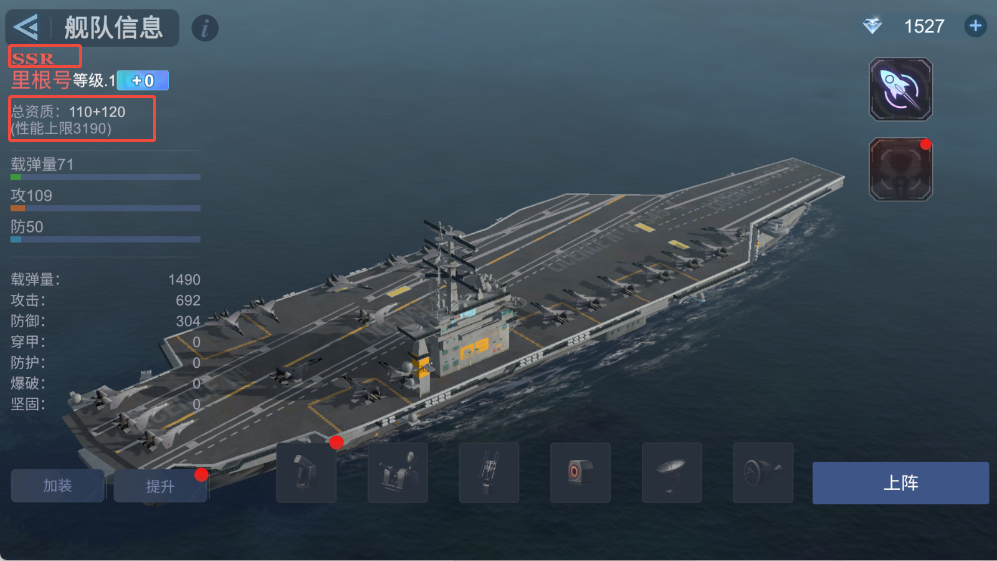
Task: Open the jet engine equipment slot
Action: pyautogui.click(x=762, y=472)
